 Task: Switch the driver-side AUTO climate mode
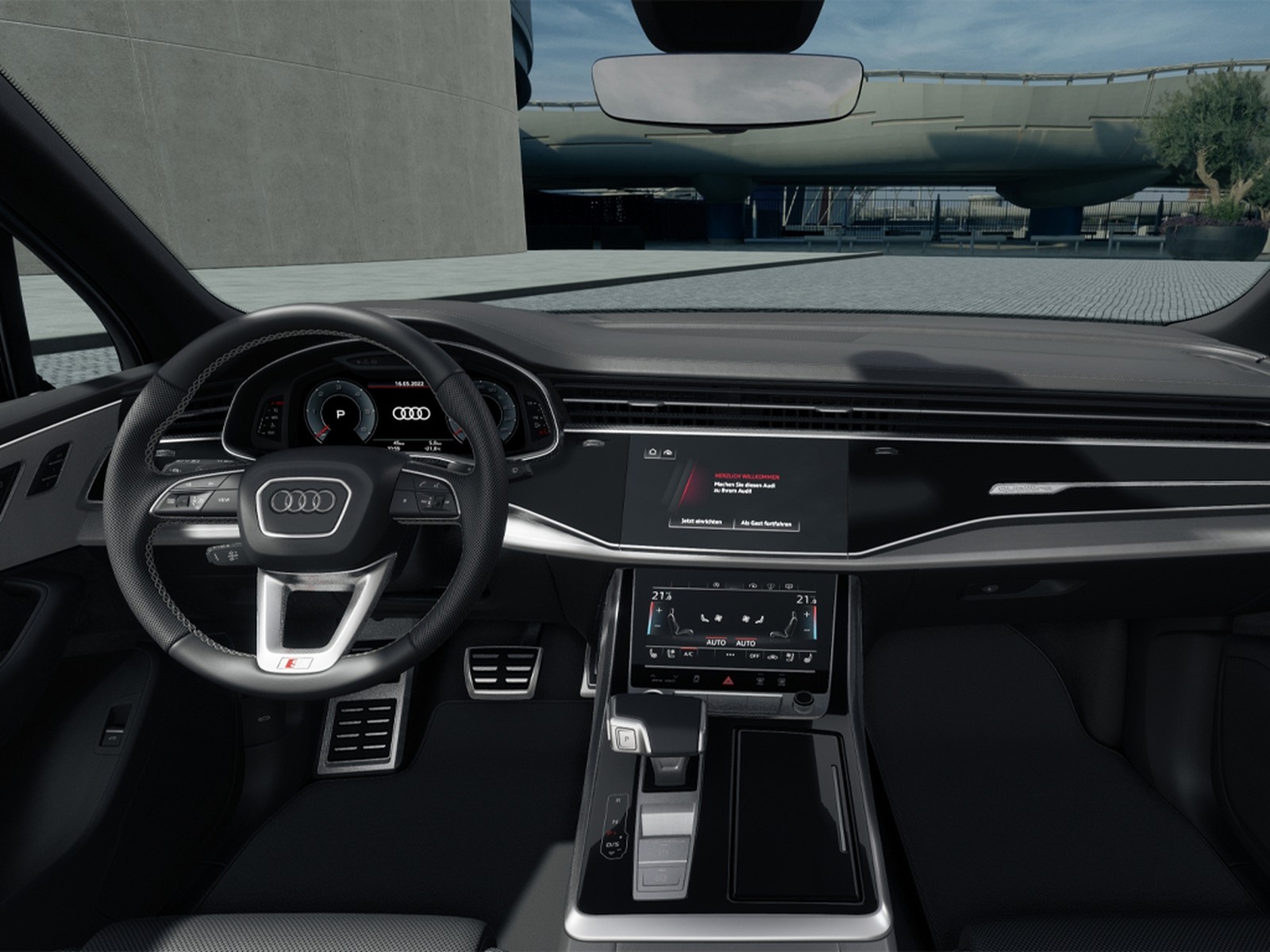tap(717, 643)
